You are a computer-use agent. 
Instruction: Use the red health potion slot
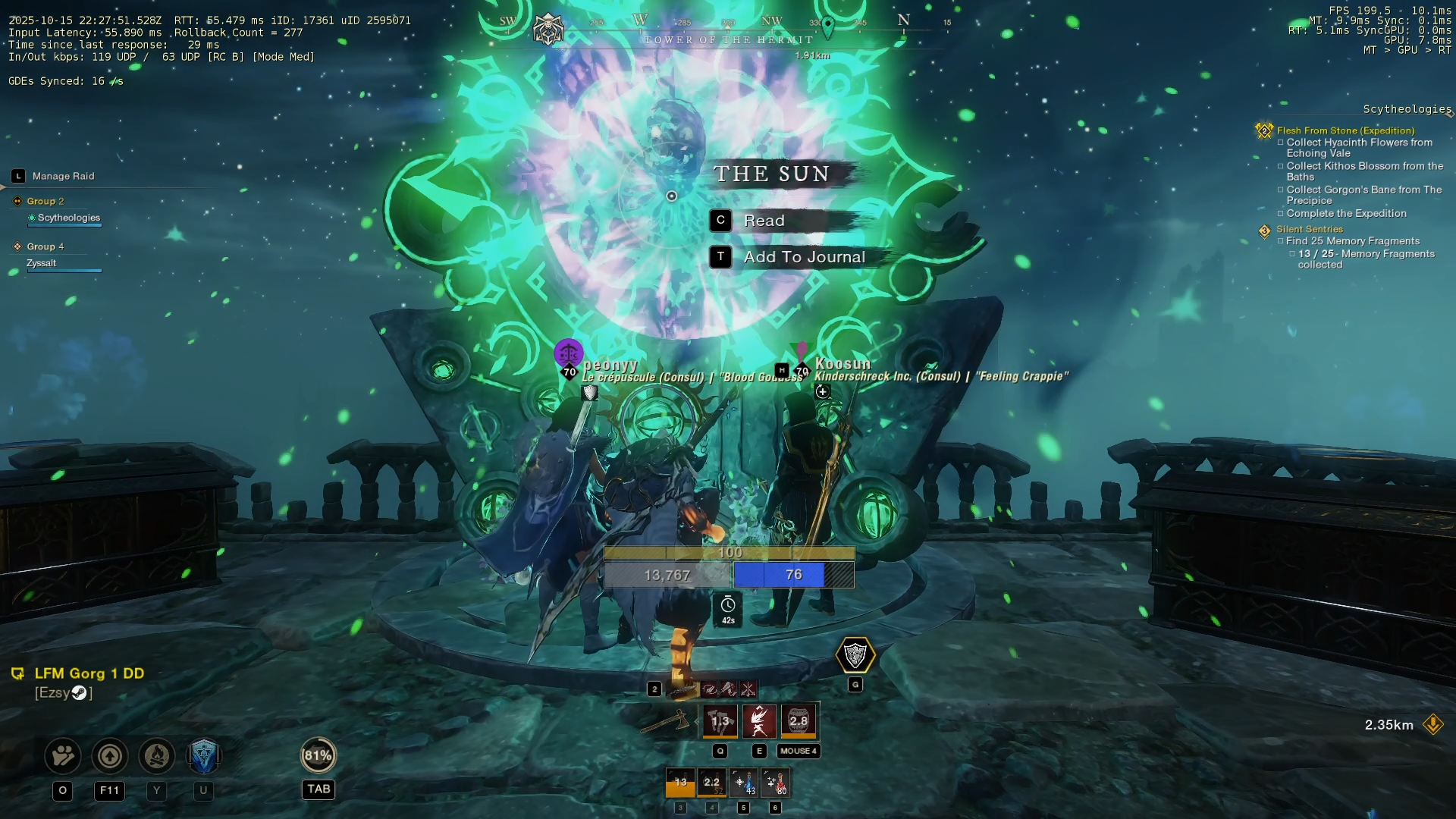pos(775,783)
